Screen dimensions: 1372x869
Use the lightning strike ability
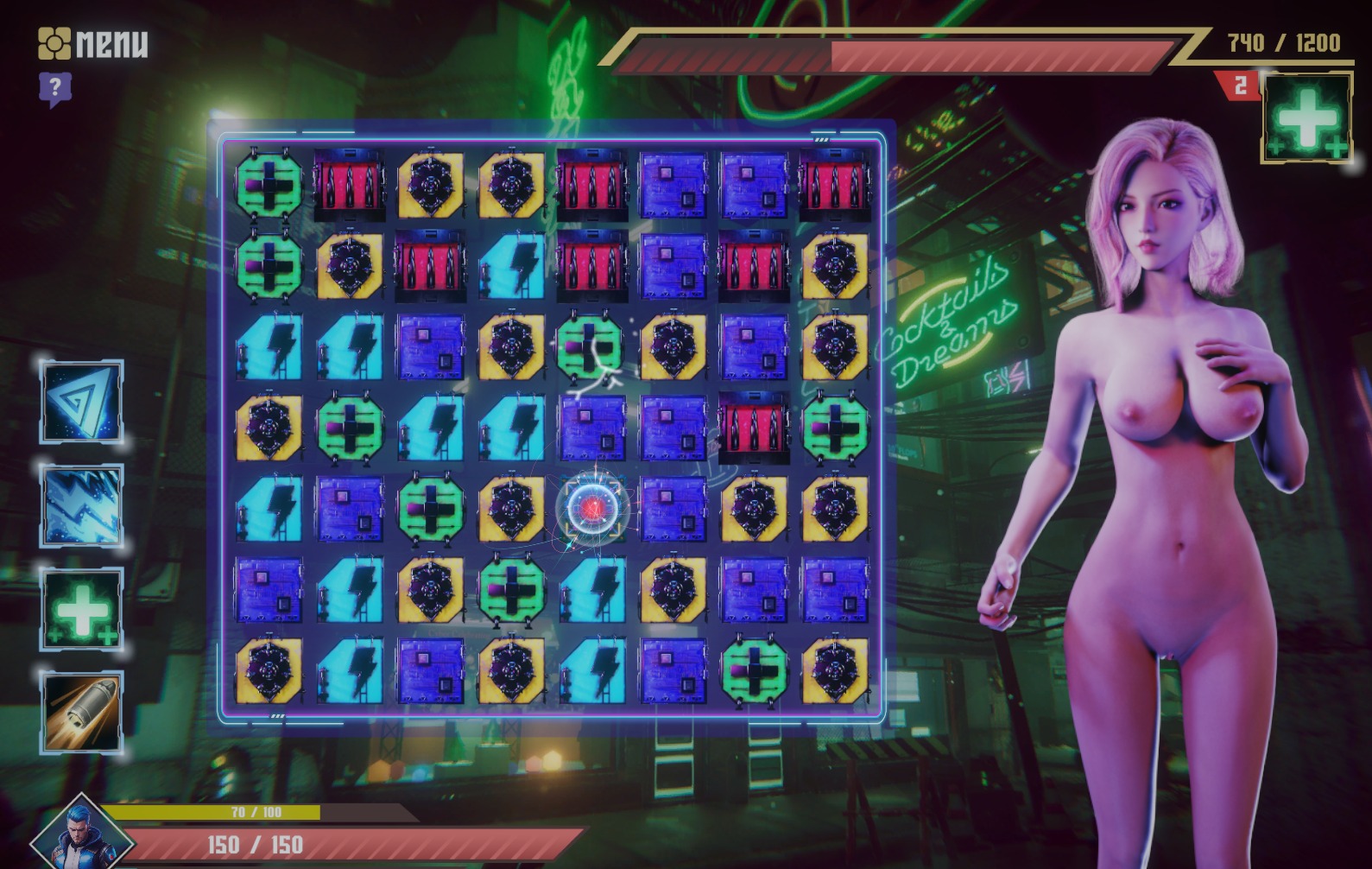(x=82, y=505)
